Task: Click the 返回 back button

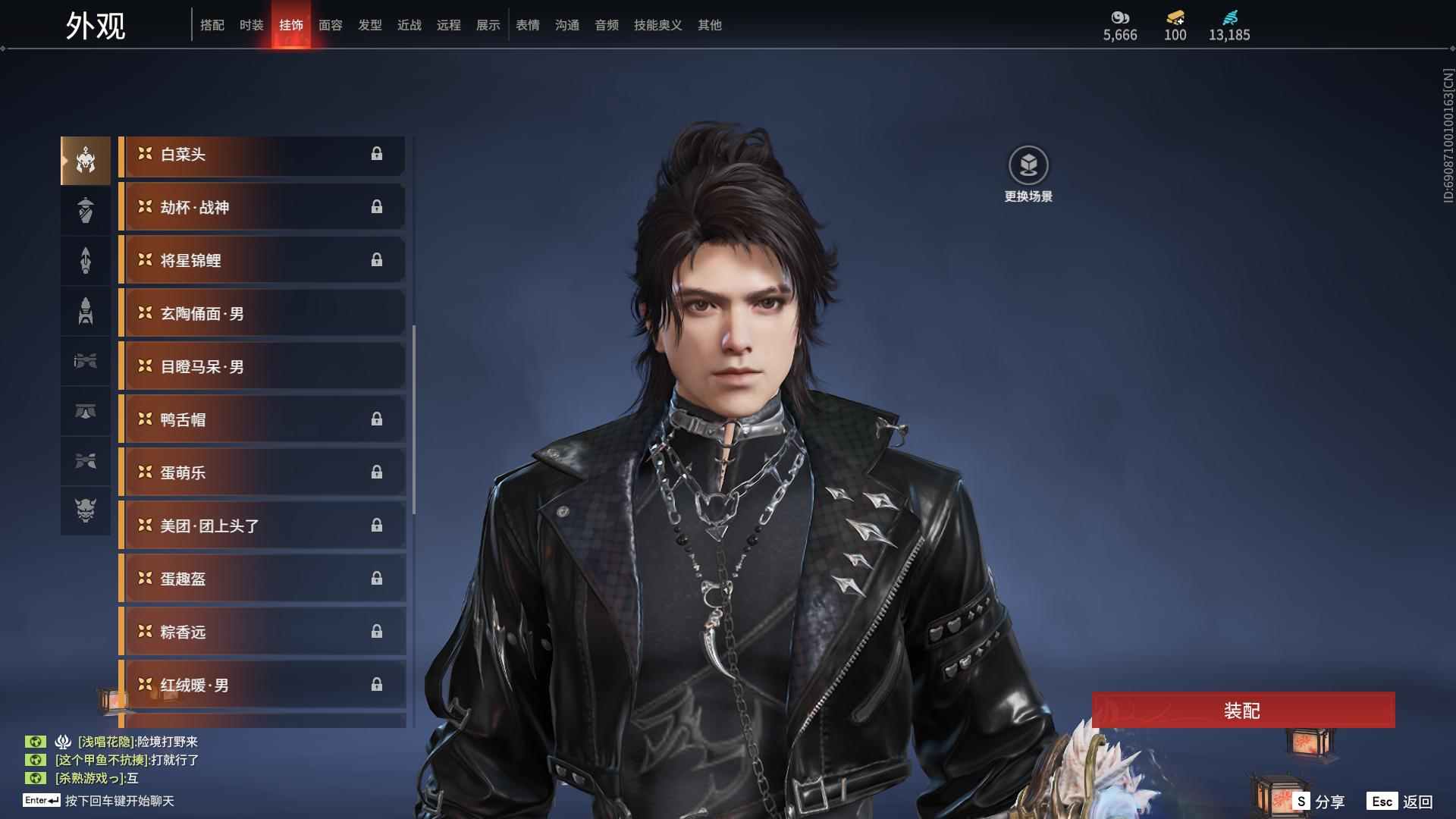Action: click(1401, 802)
